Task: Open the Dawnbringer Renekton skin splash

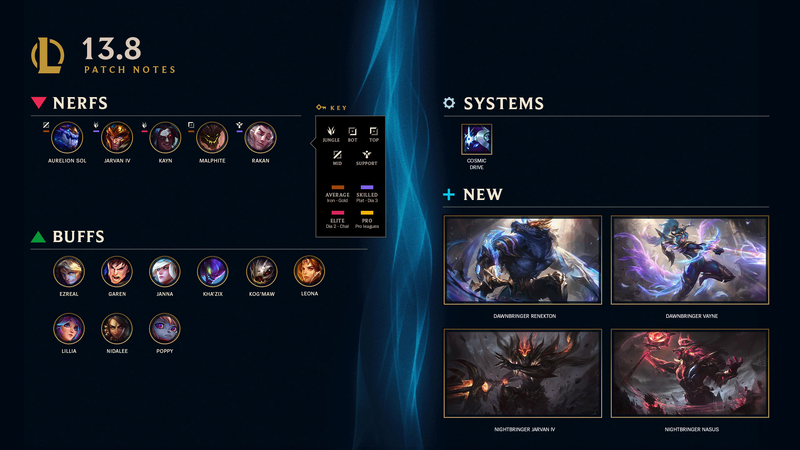Action: [x=523, y=262]
